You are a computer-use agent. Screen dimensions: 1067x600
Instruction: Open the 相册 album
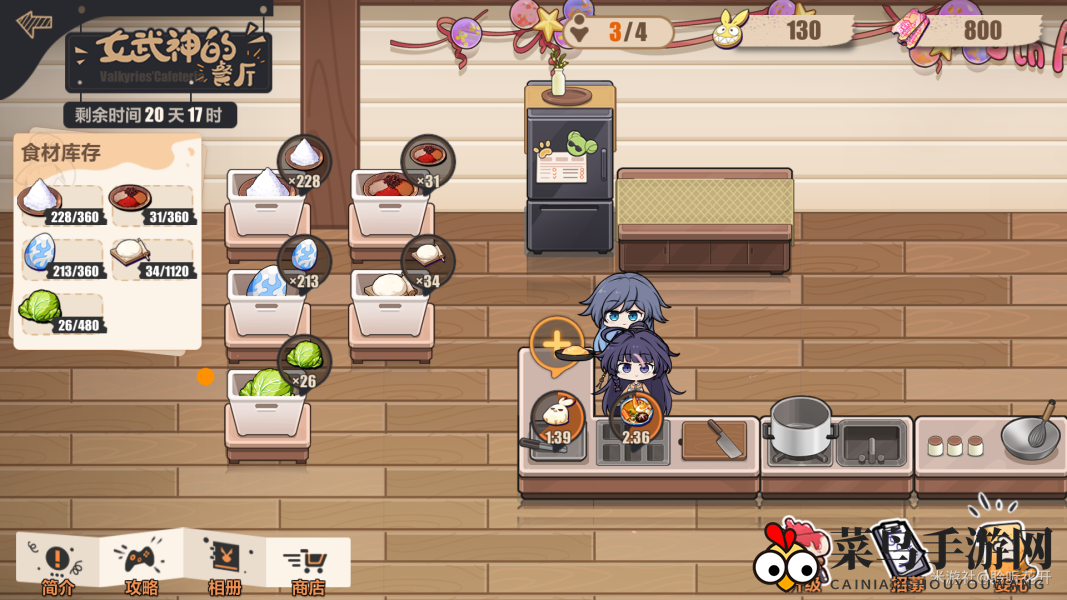point(224,565)
